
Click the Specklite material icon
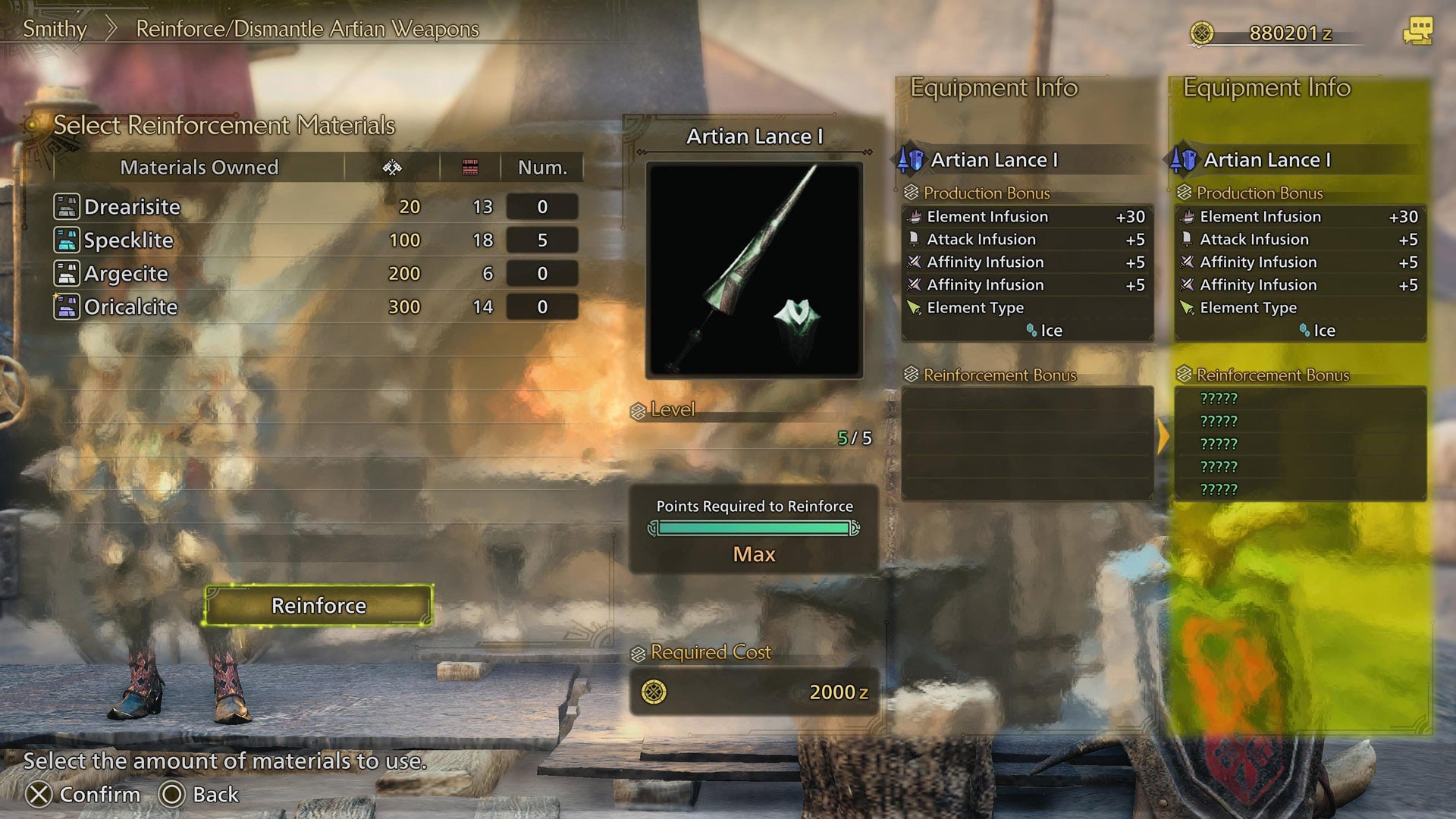[67, 240]
